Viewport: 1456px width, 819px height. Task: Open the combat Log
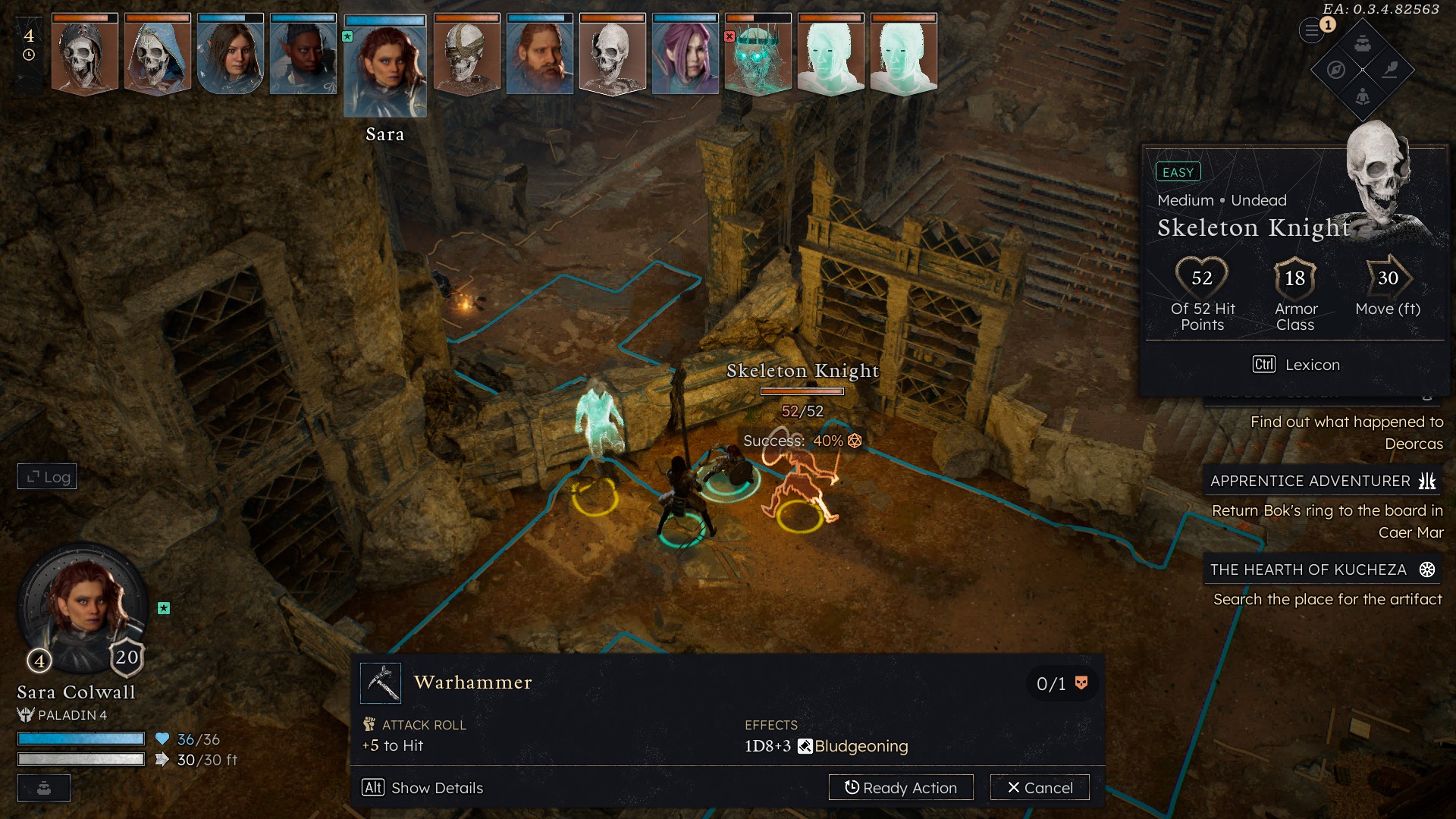[47, 476]
